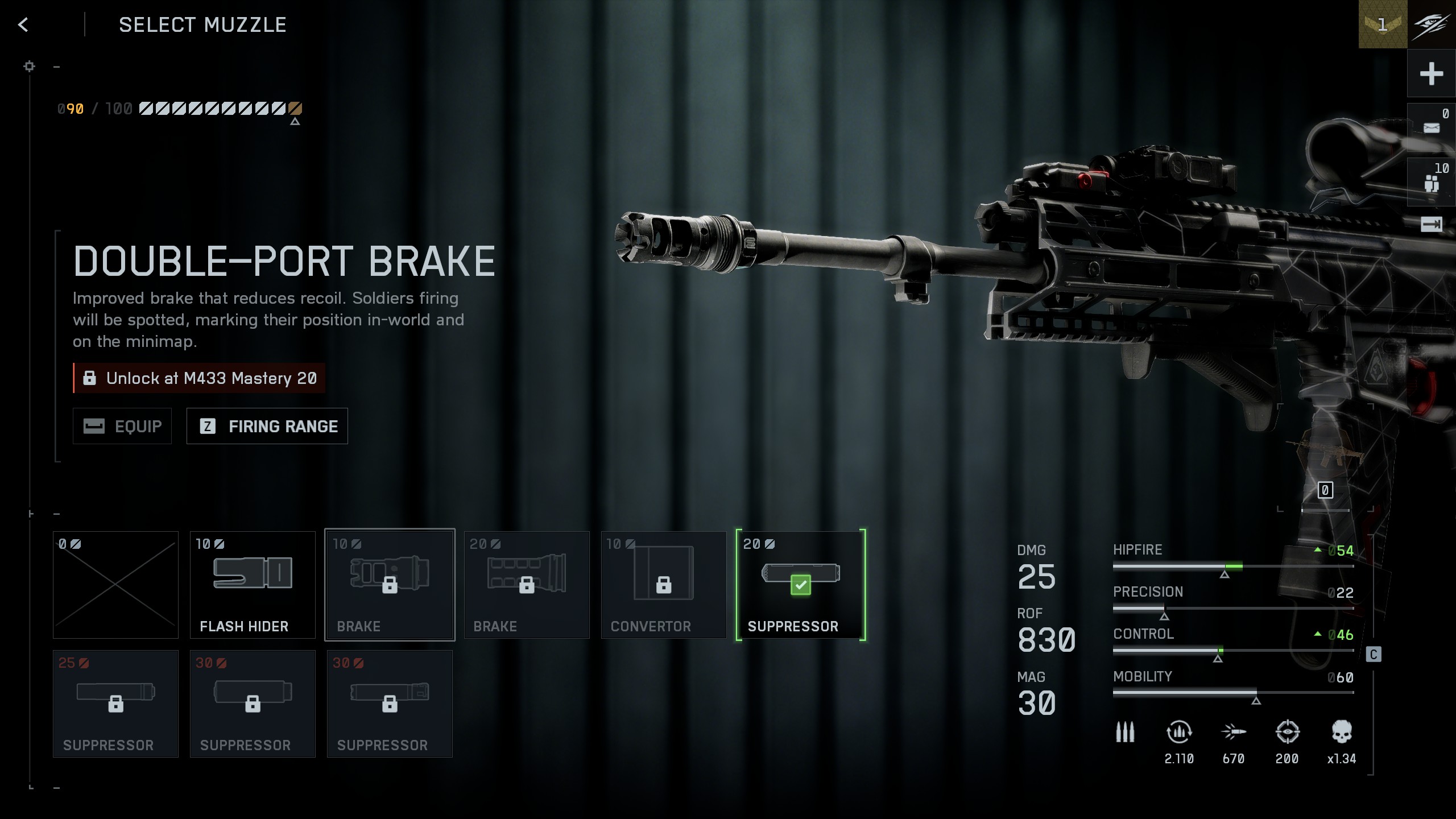Open the plus icon panel

point(1431,74)
